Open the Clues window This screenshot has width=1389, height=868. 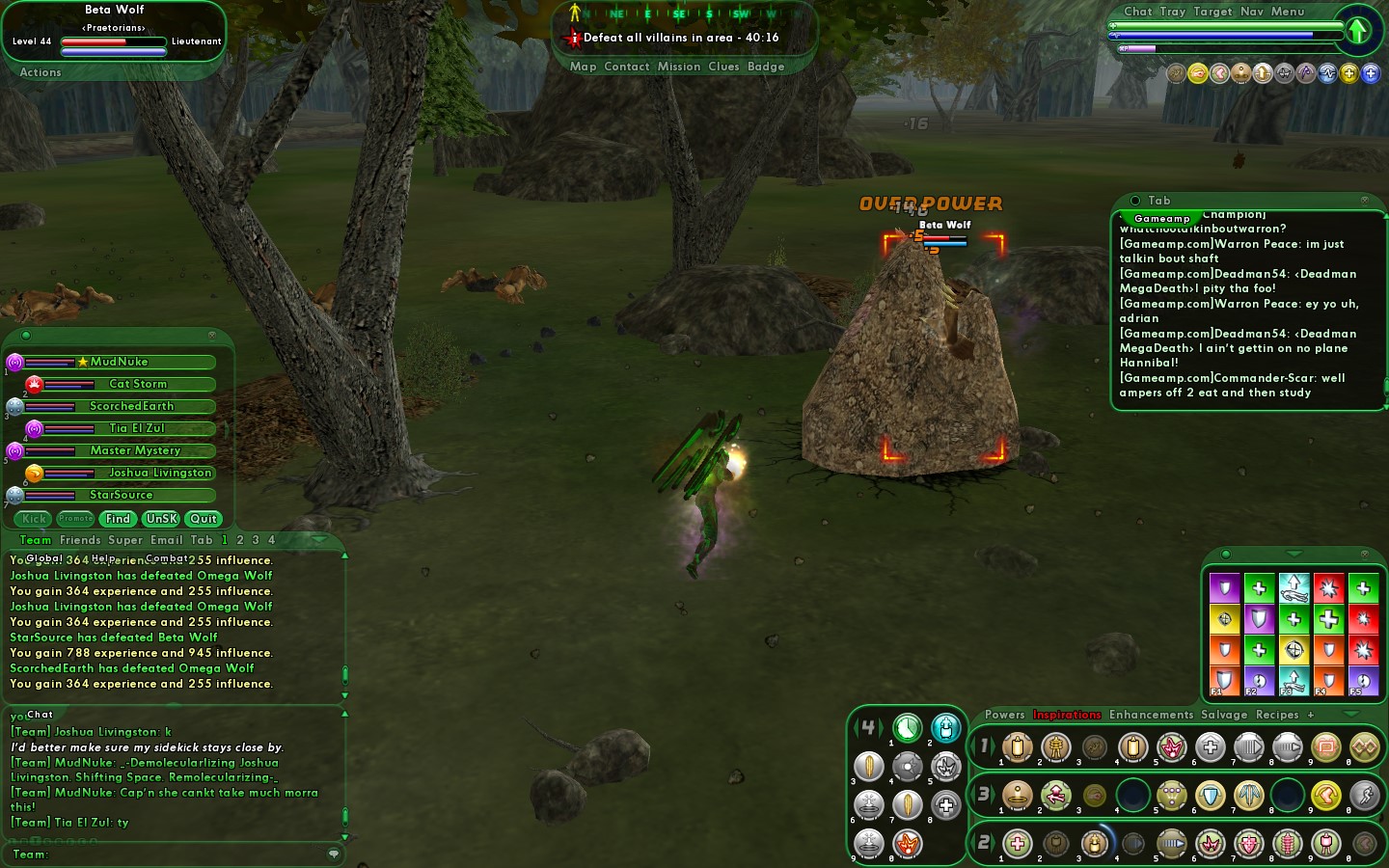723,67
